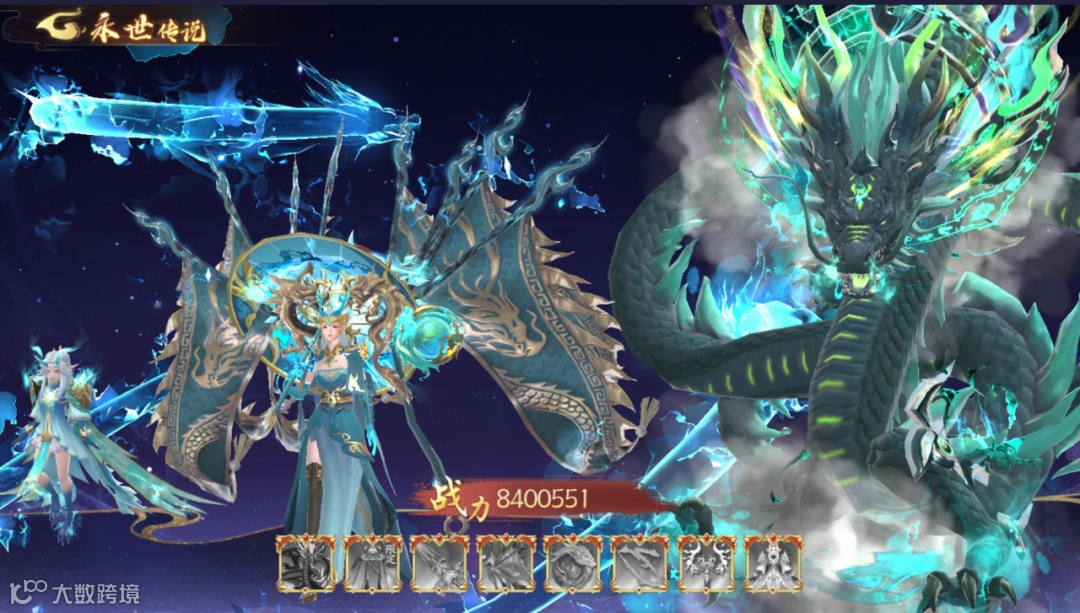Select the greatsword weapon slot

439,564
